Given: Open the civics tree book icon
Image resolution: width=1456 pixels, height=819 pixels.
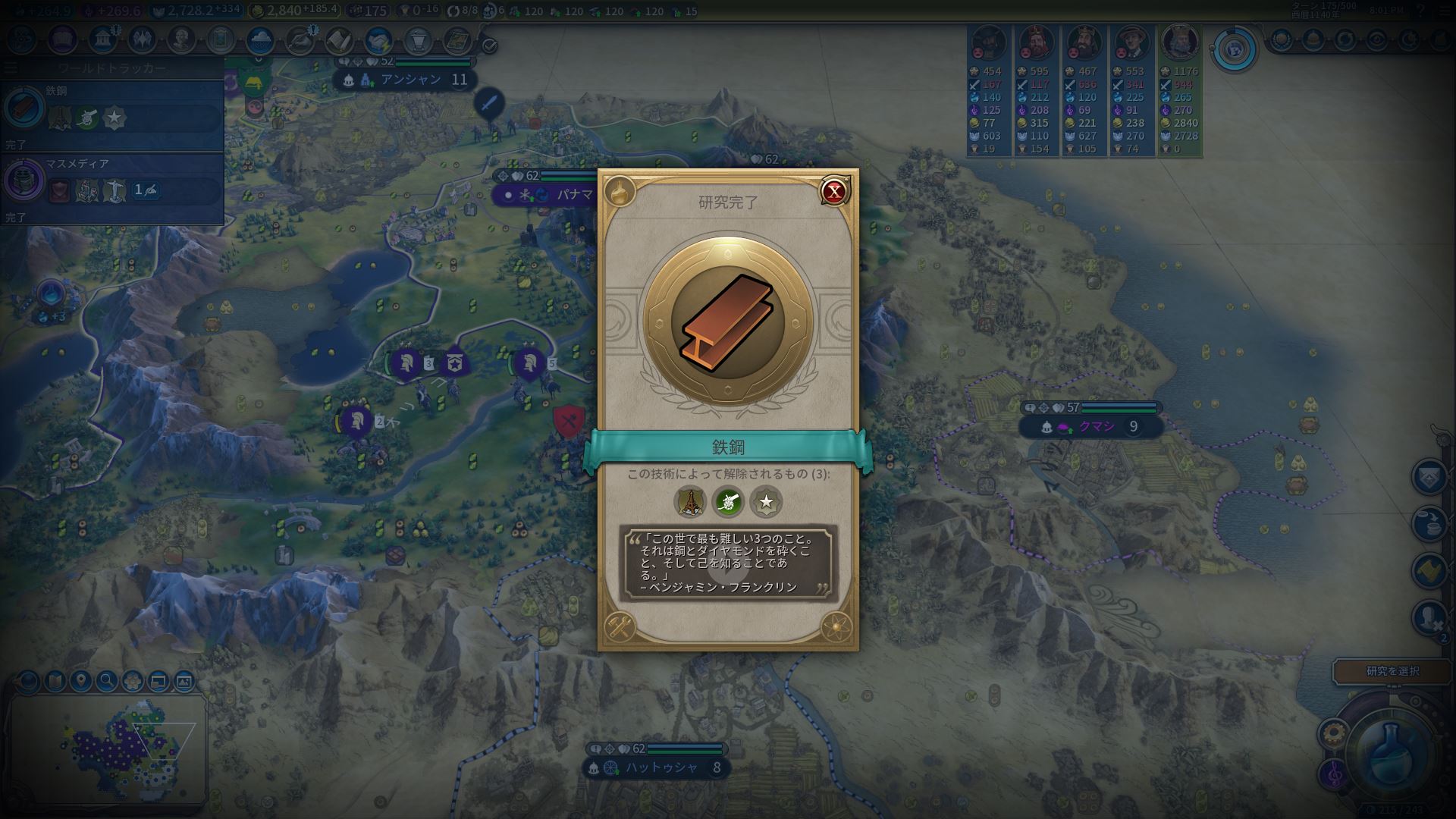Looking at the screenshot, I should pos(62,39).
